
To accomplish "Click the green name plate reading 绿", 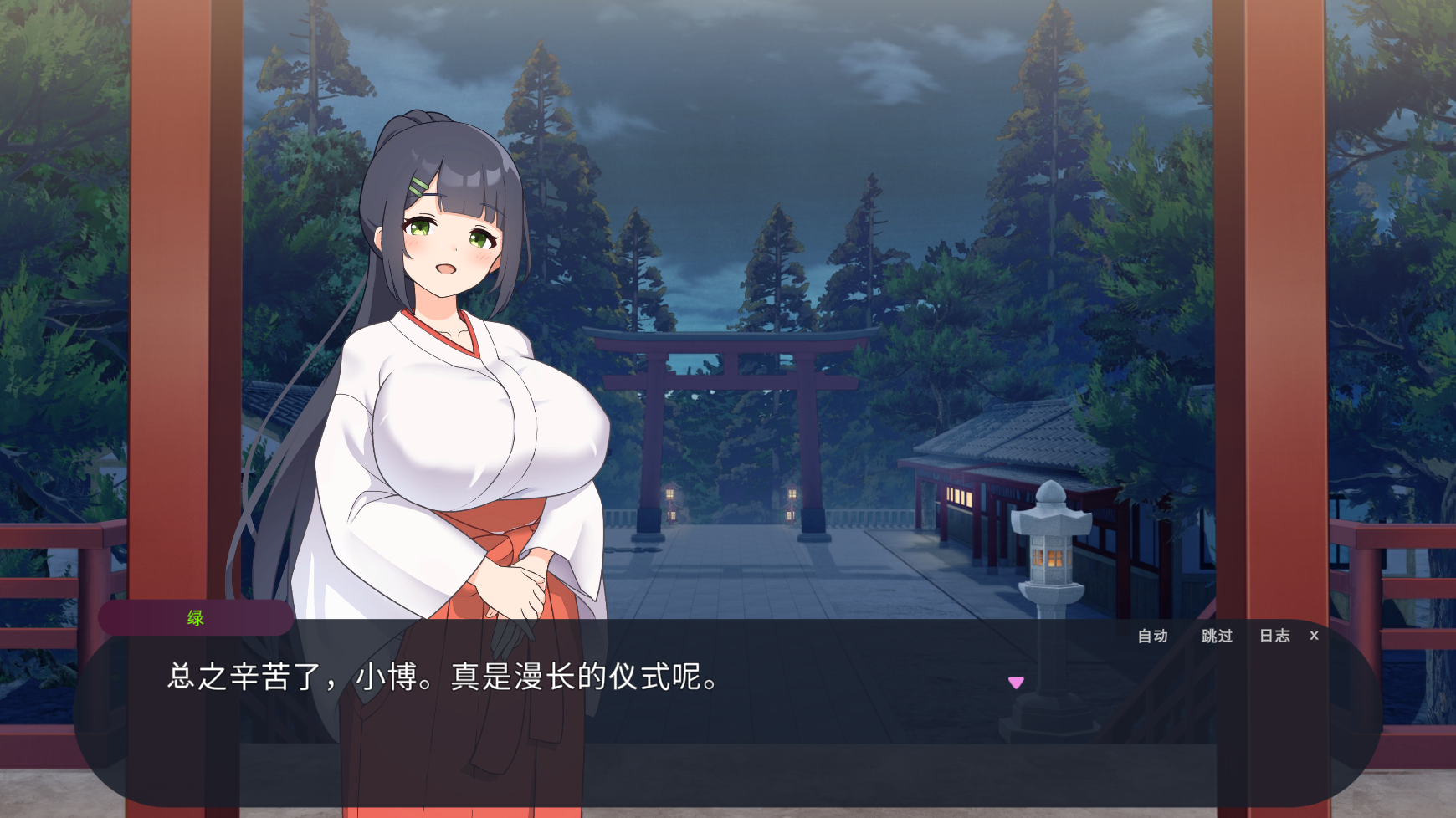I will coord(195,618).
